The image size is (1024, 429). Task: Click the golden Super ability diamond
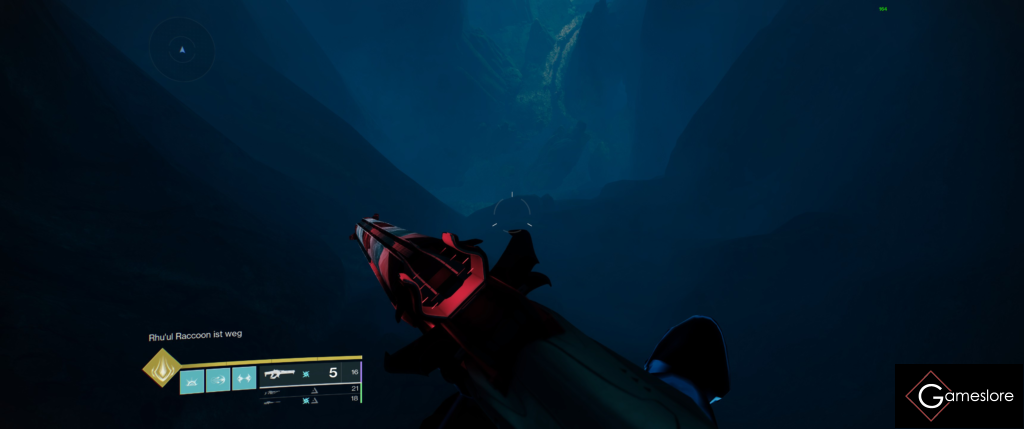click(x=160, y=367)
